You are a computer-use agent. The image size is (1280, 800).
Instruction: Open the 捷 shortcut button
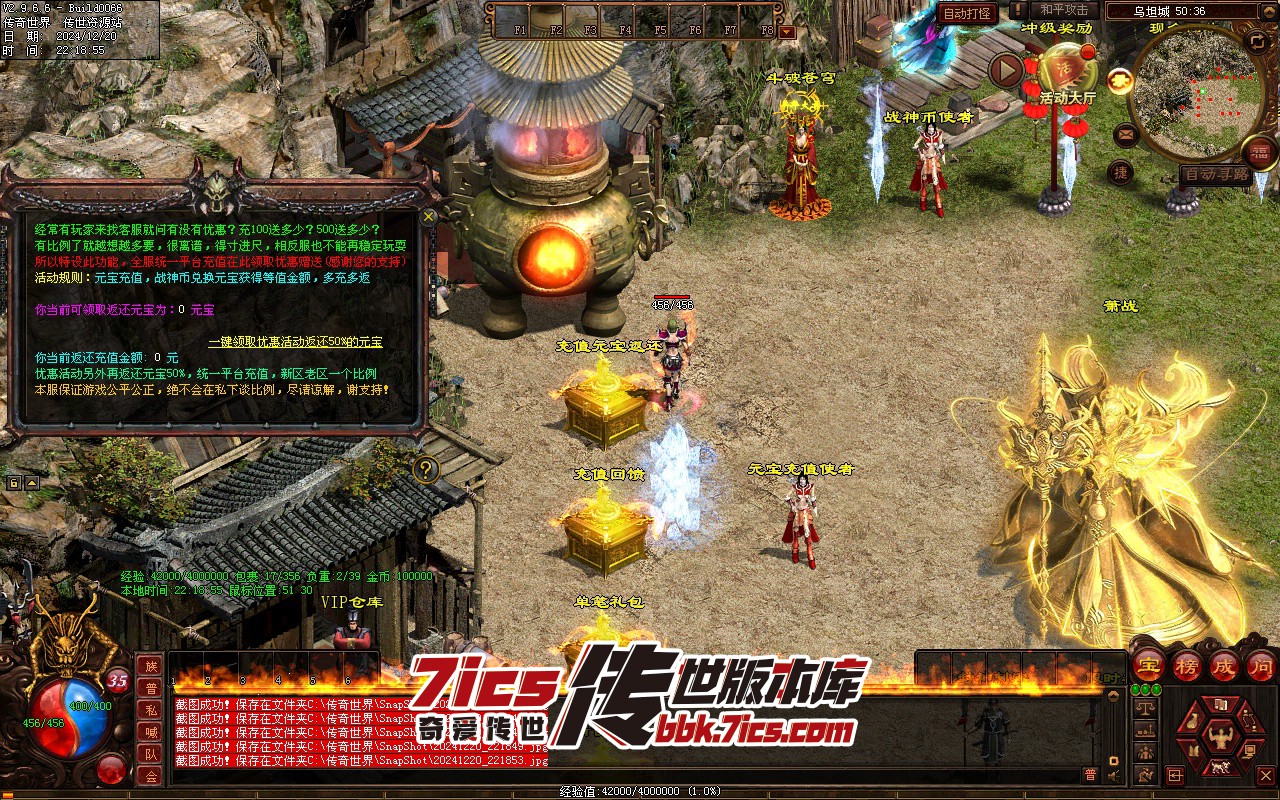point(1121,172)
